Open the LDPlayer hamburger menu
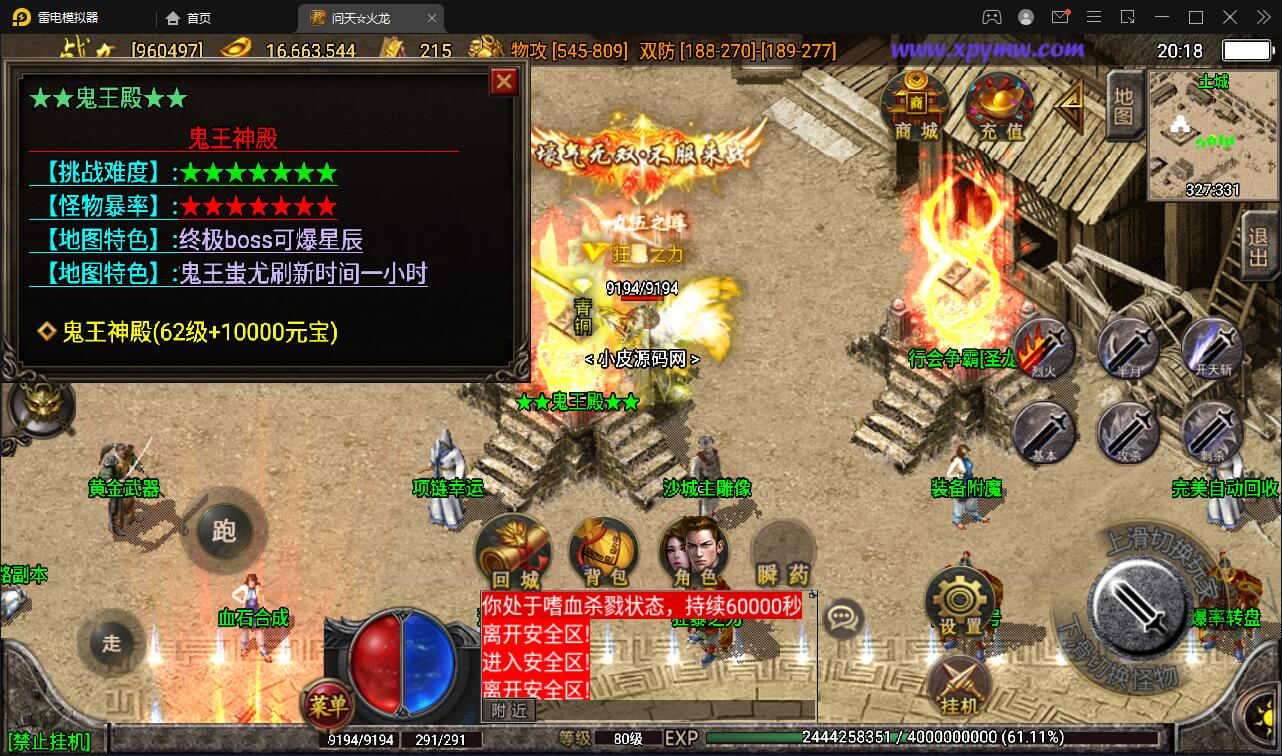The width and height of the screenshot is (1282, 756). tap(1094, 17)
